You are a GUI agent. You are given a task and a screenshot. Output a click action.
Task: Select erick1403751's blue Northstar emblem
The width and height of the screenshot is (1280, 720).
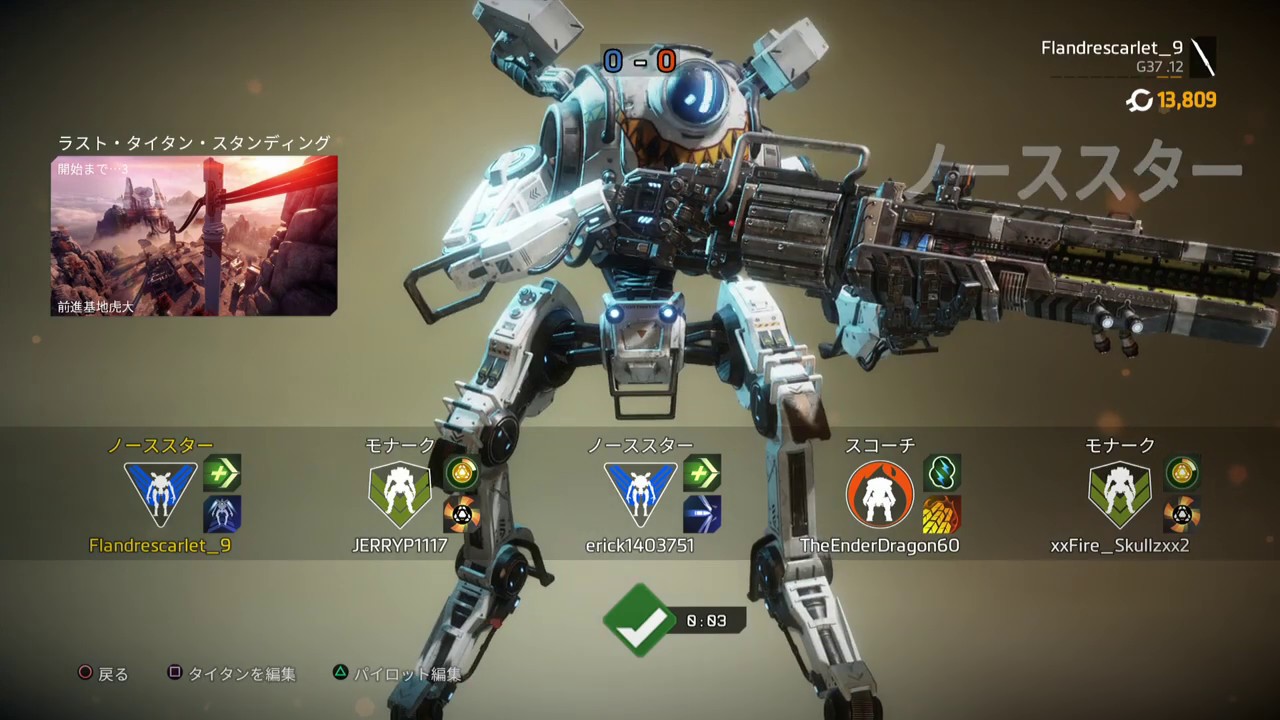tap(640, 494)
